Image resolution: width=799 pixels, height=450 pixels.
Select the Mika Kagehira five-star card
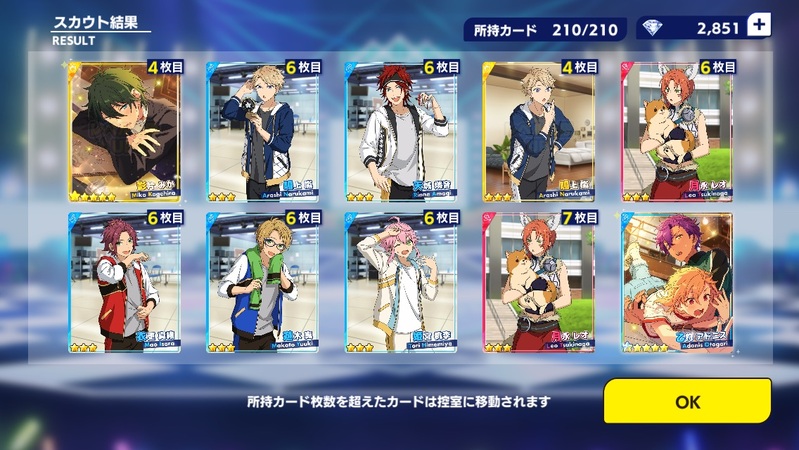tap(124, 131)
